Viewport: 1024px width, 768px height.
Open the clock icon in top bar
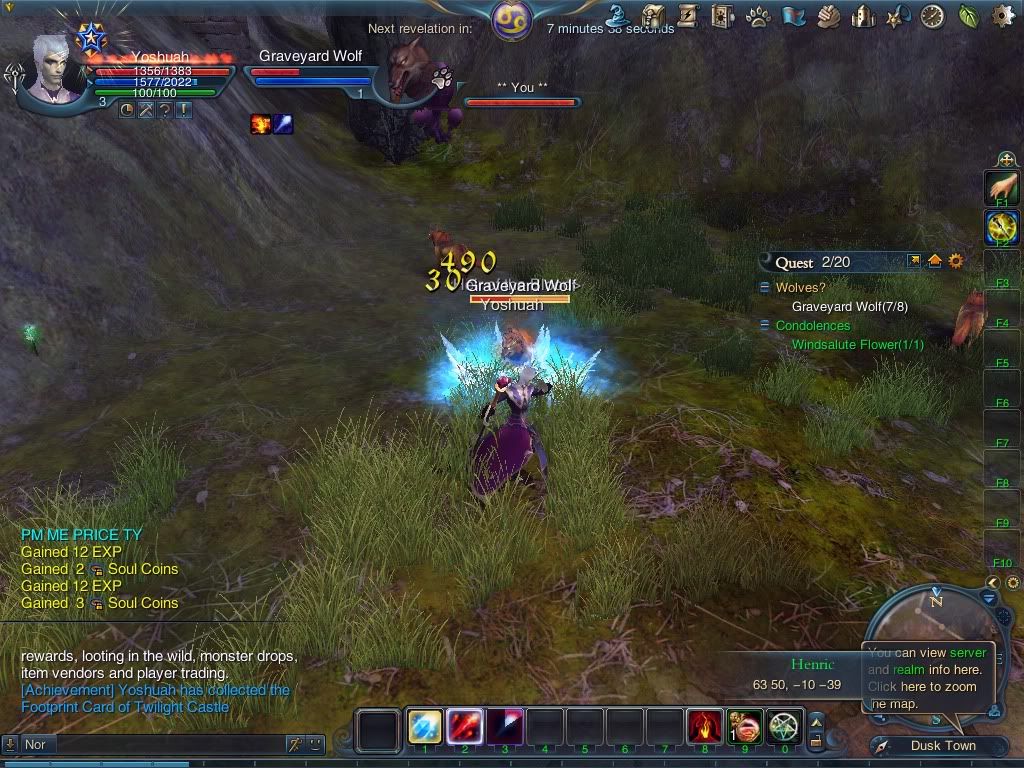pyautogui.click(x=932, y=16)
